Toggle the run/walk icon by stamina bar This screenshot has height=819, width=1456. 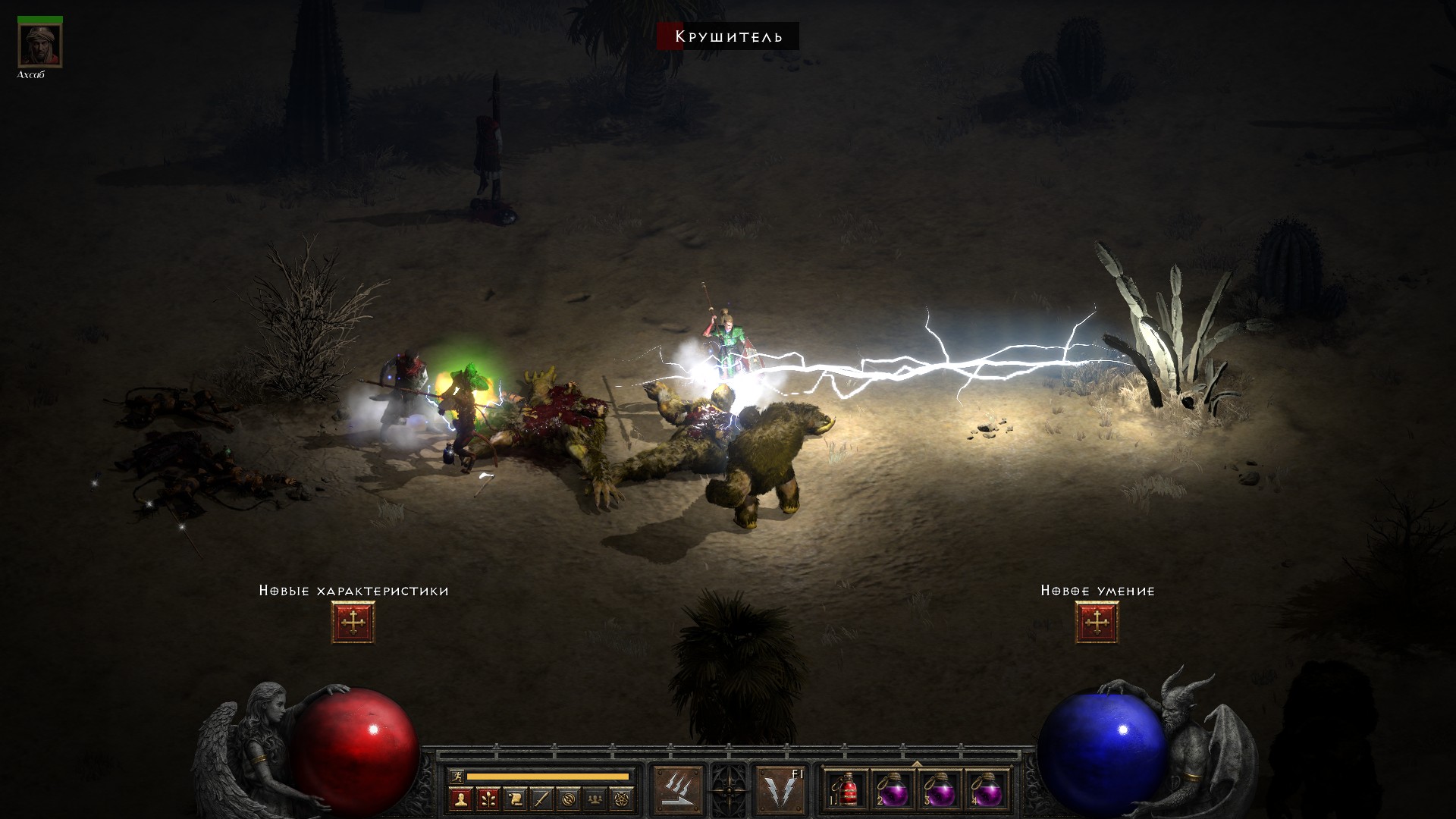tap(457, 776)
